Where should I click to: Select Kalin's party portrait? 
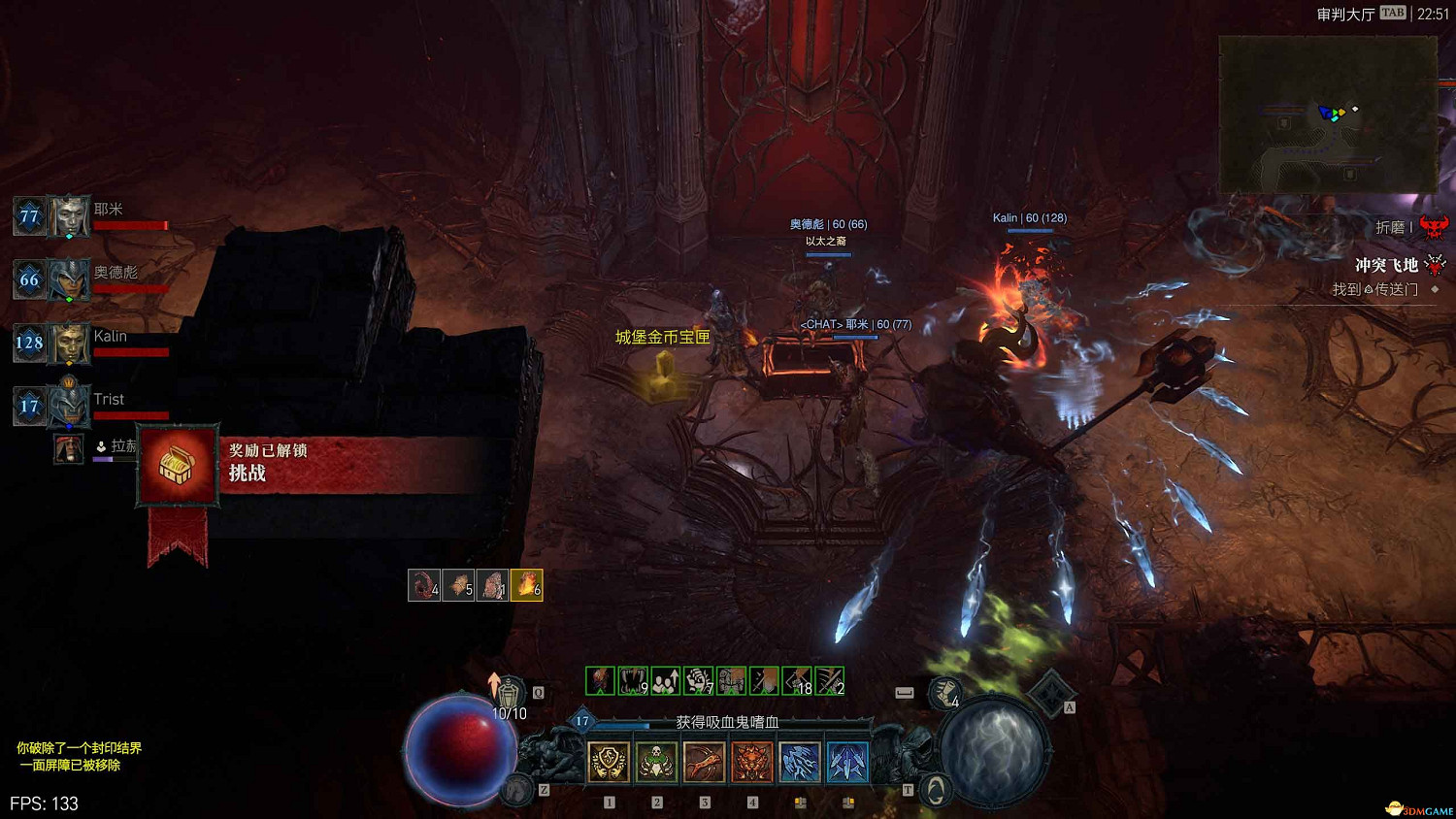69,344
